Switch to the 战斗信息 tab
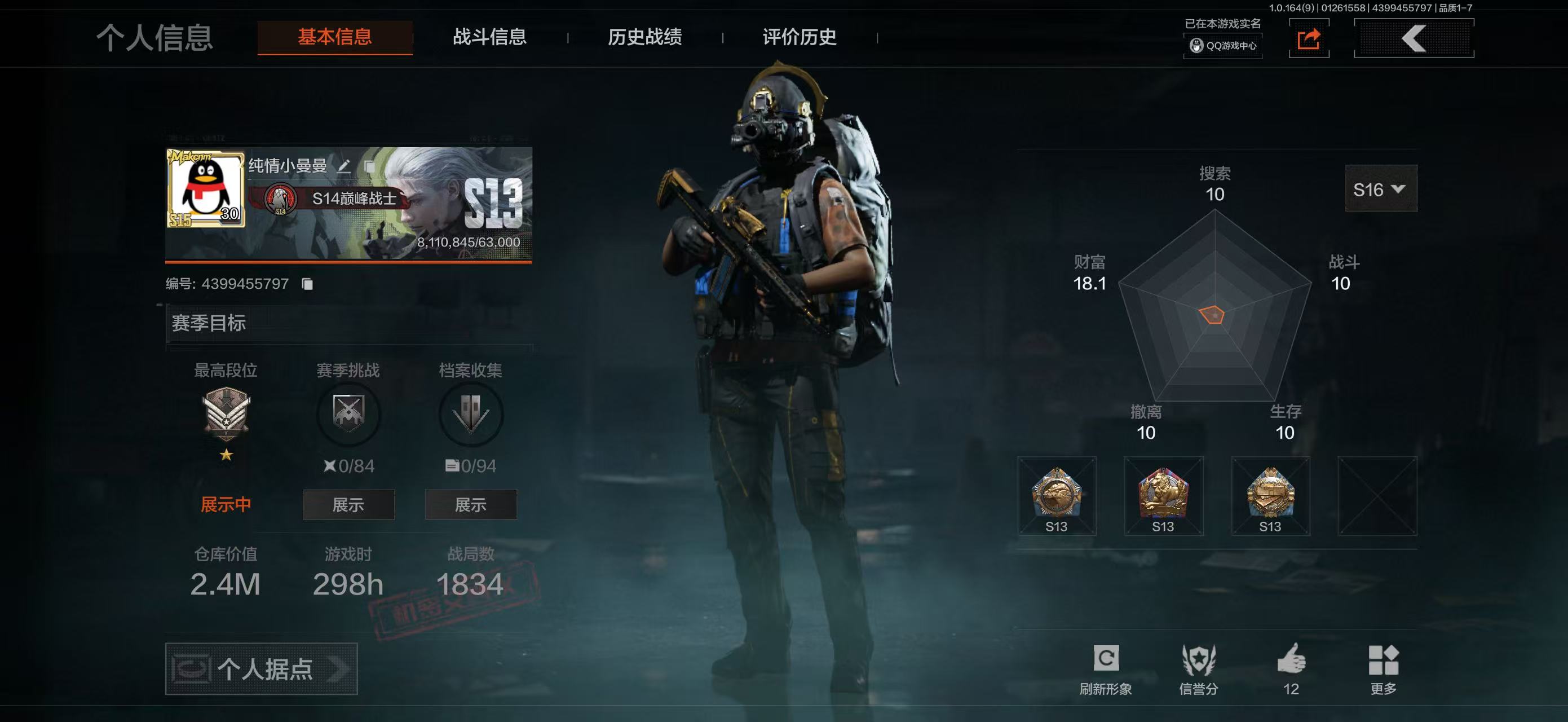 490,38
